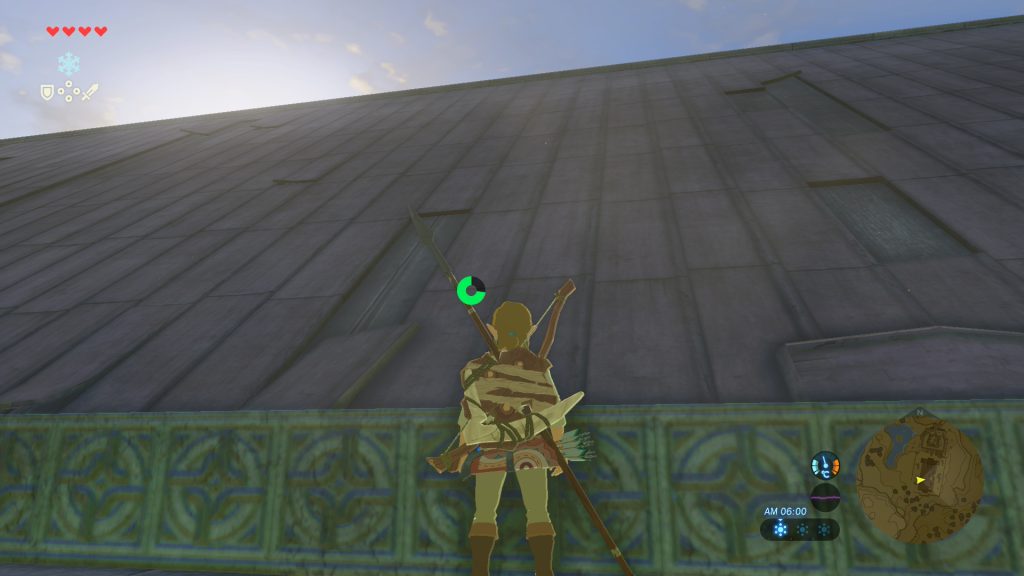The height and width of the screenshot is (576, 1024).
Task: Select the sword quick-swap icon
Action: (90, 92)
